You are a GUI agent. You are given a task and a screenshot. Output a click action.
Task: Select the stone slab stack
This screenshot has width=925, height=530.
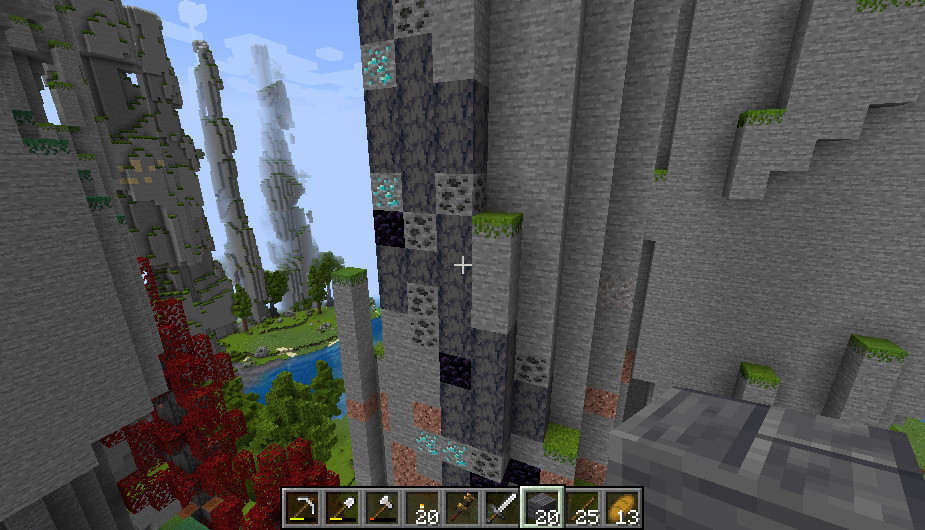click(x=542, y=508)
